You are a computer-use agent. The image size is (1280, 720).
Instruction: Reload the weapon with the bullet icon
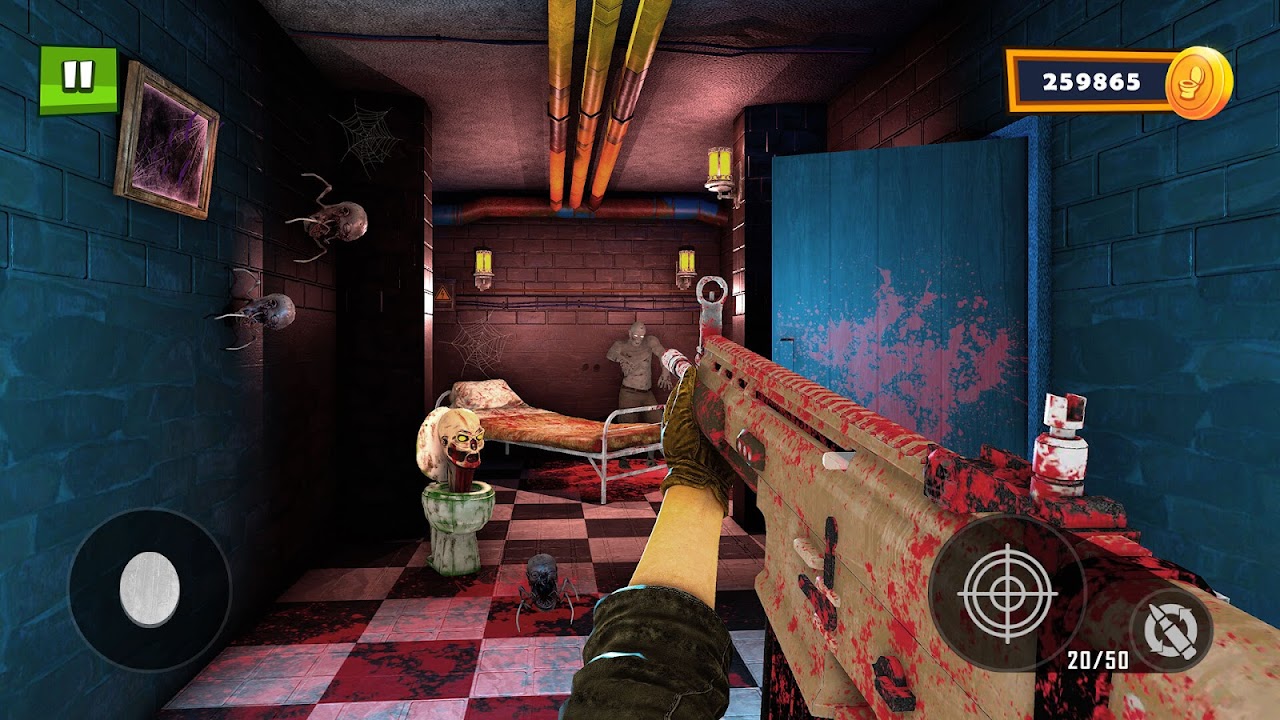pos(1171,628)
